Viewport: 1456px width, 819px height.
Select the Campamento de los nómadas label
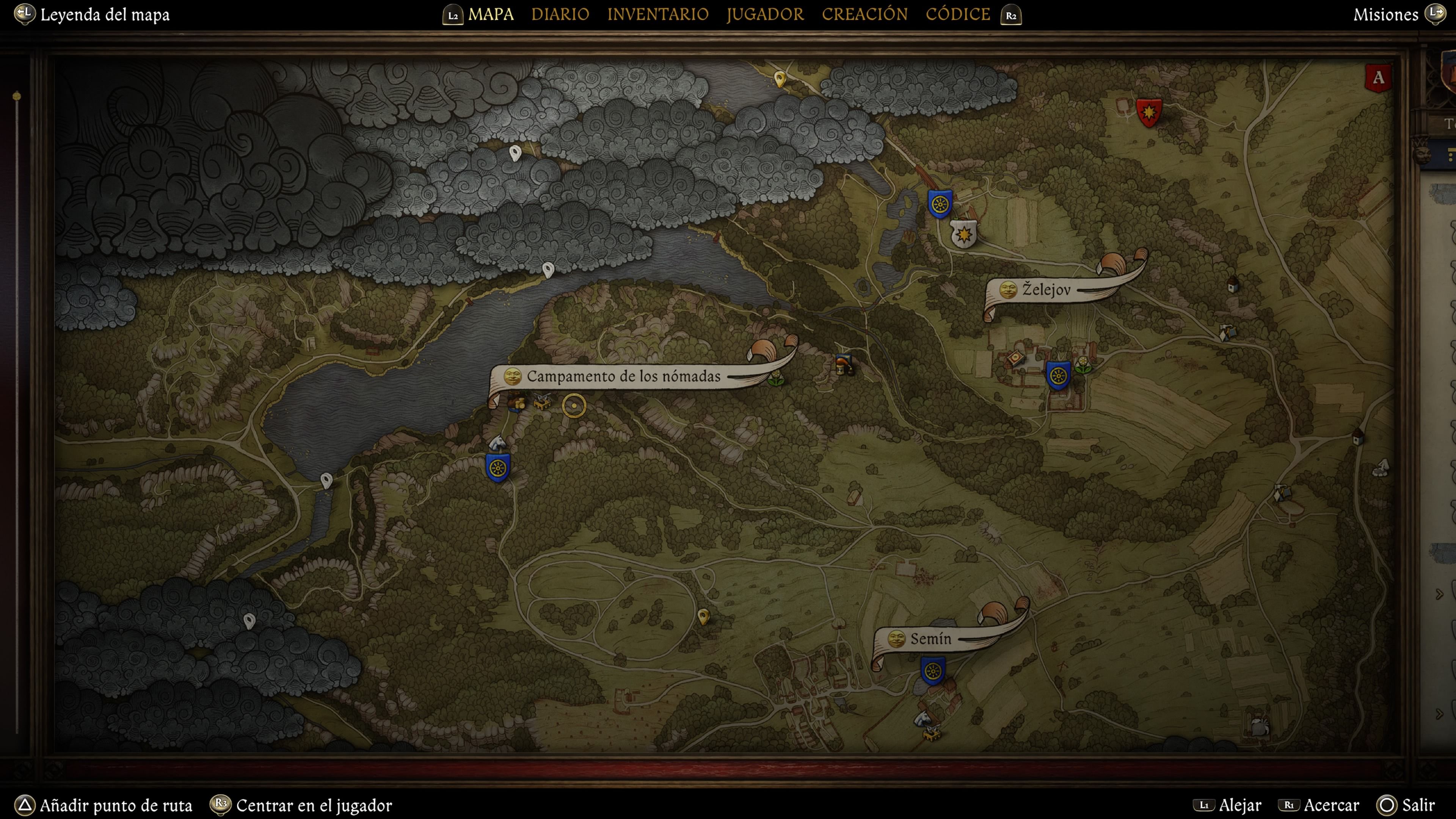[623, 377]
